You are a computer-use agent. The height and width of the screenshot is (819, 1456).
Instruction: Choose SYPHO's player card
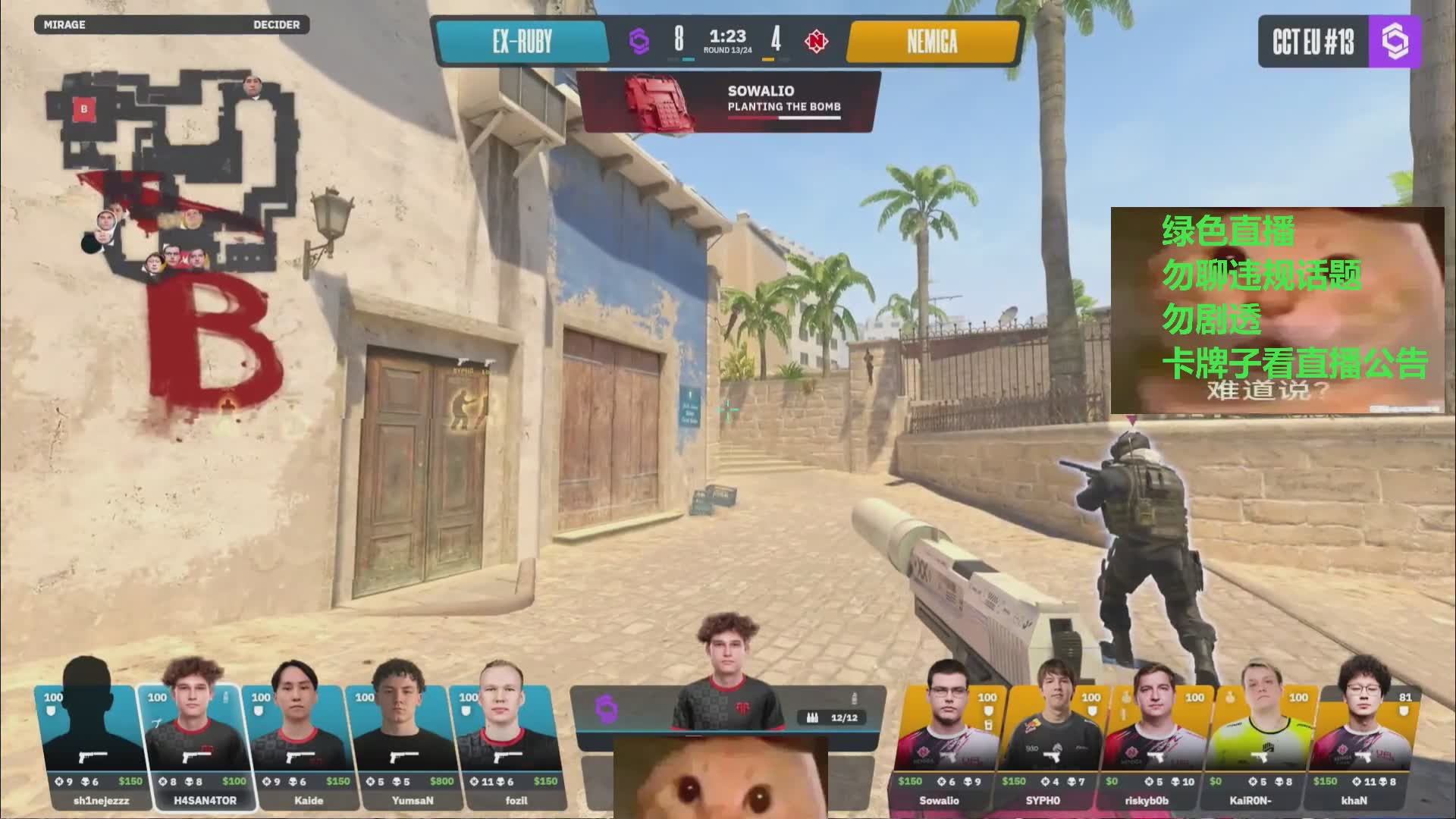coord(1051,747)
